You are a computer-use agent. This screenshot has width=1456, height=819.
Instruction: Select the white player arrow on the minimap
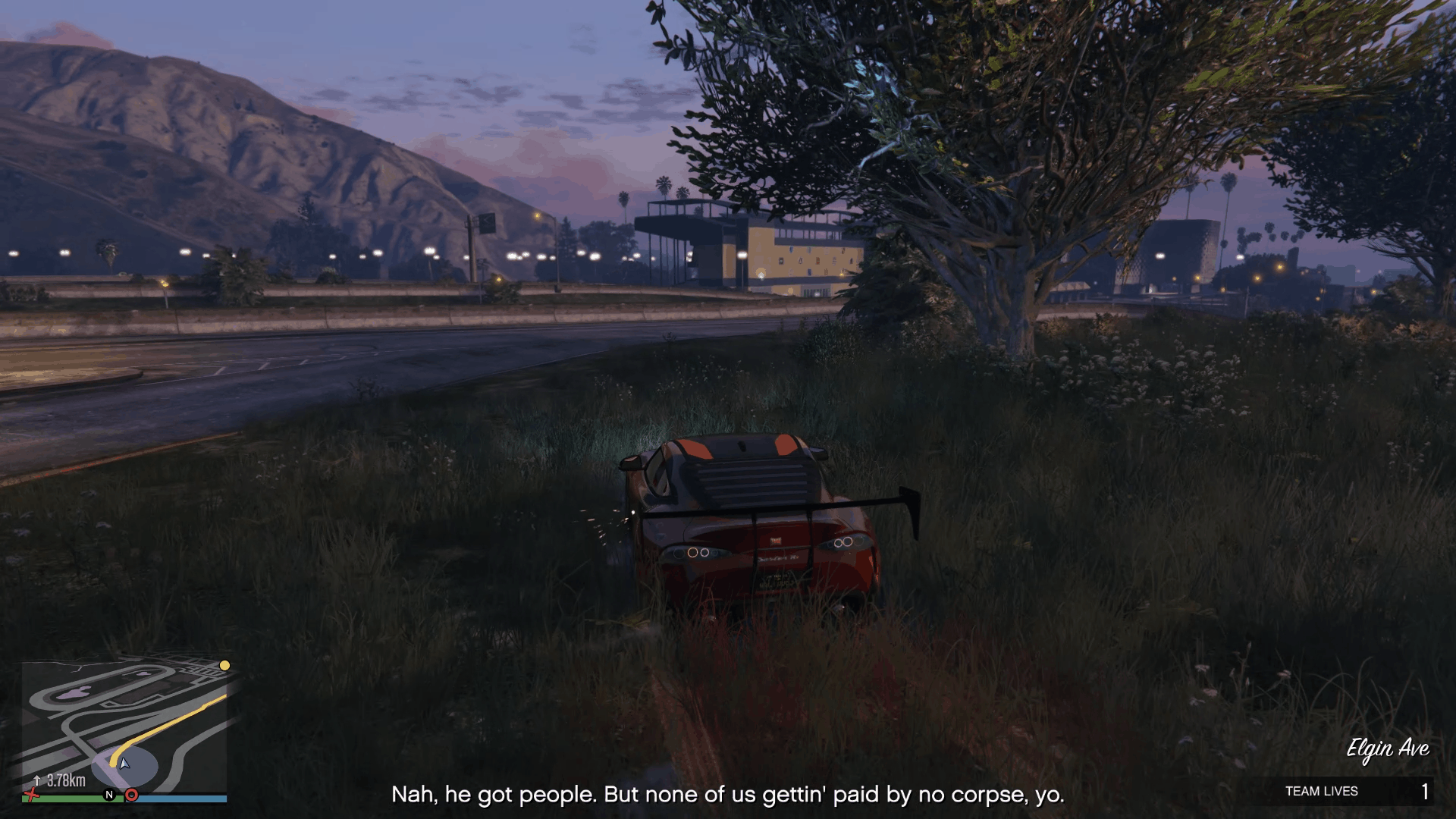click(x=123, y=764)
